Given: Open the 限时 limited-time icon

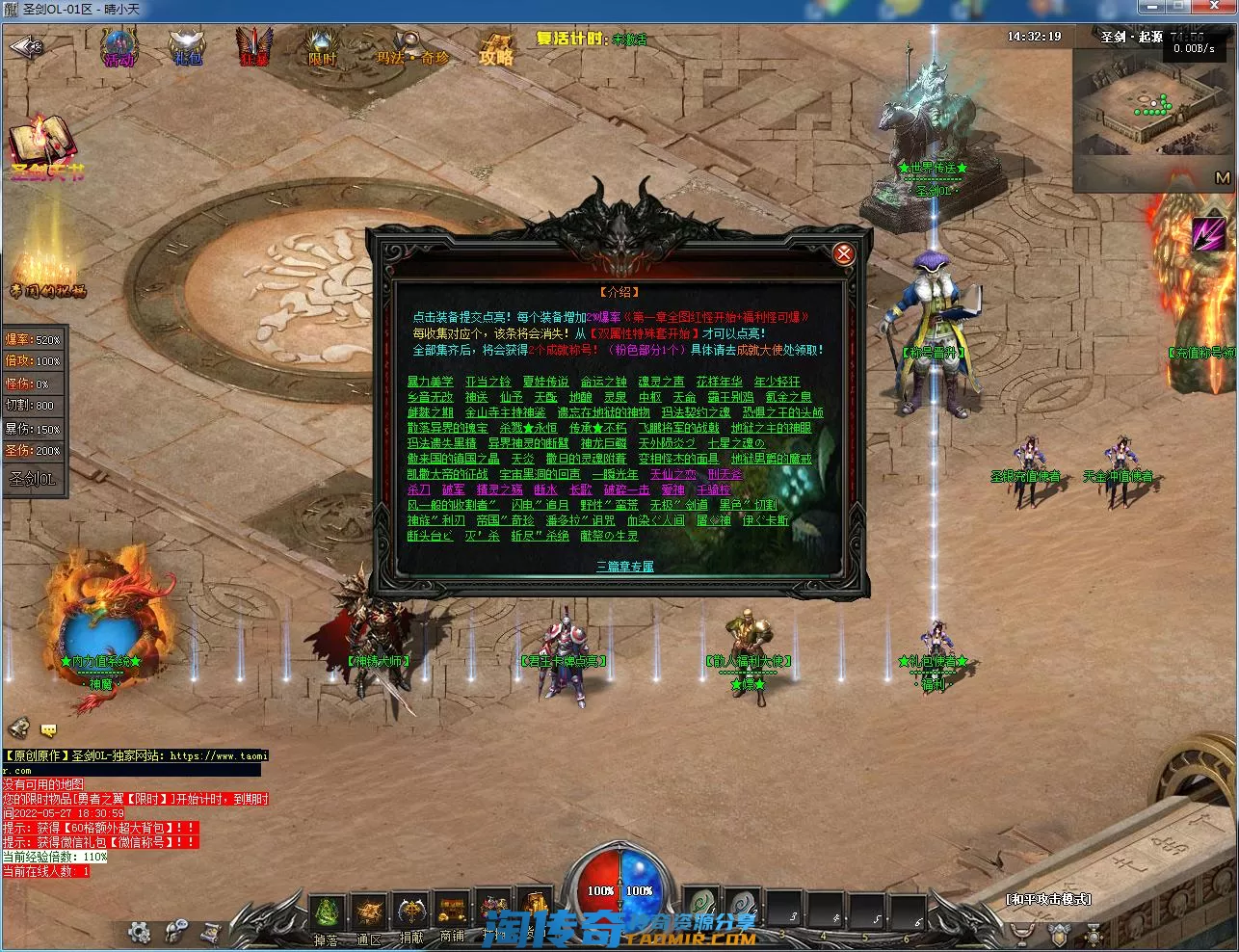Looking at the screenshot, I should coord(322,47).
